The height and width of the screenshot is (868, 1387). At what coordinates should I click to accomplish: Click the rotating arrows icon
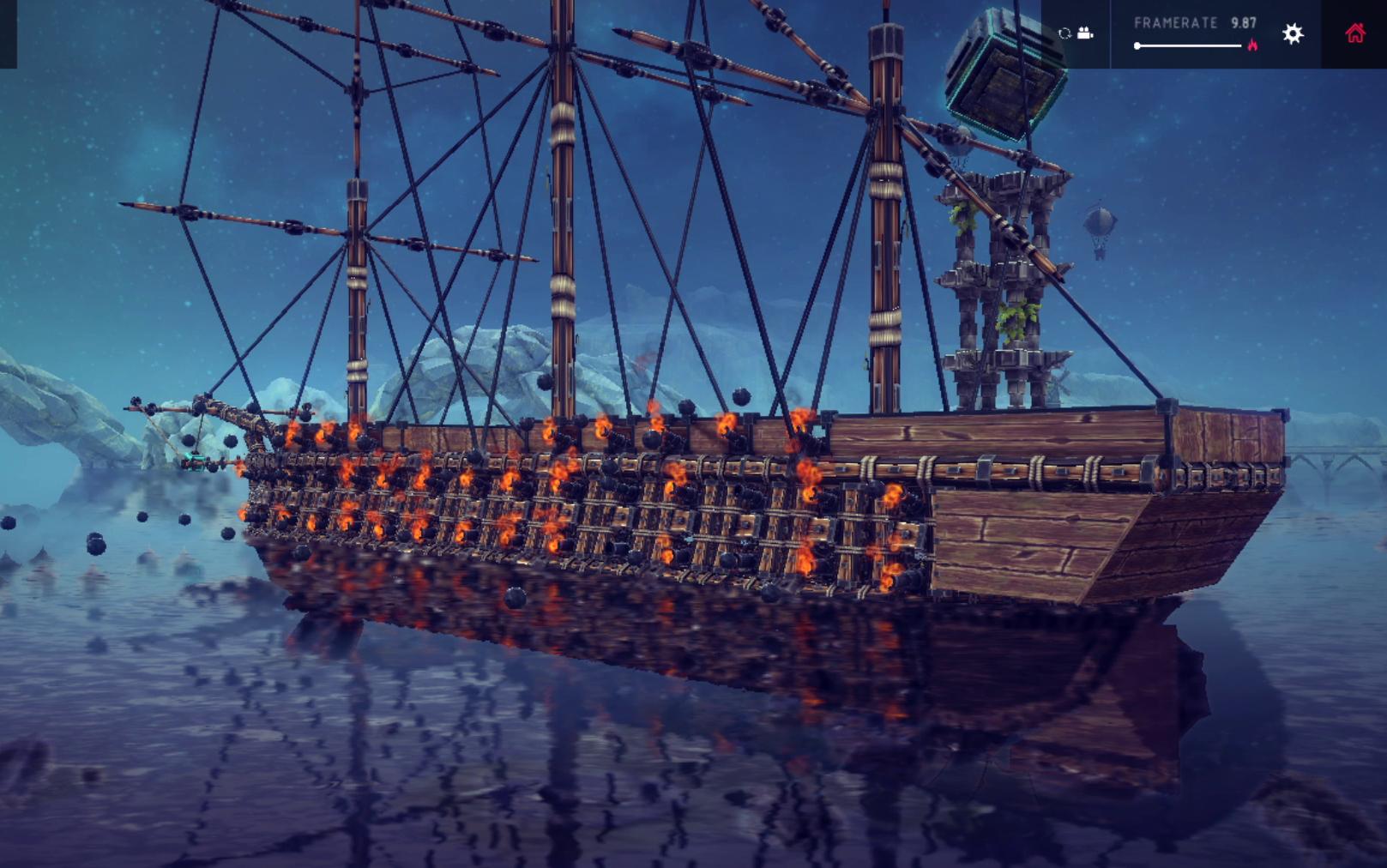pyautogui.click(x=1065, y=33)
